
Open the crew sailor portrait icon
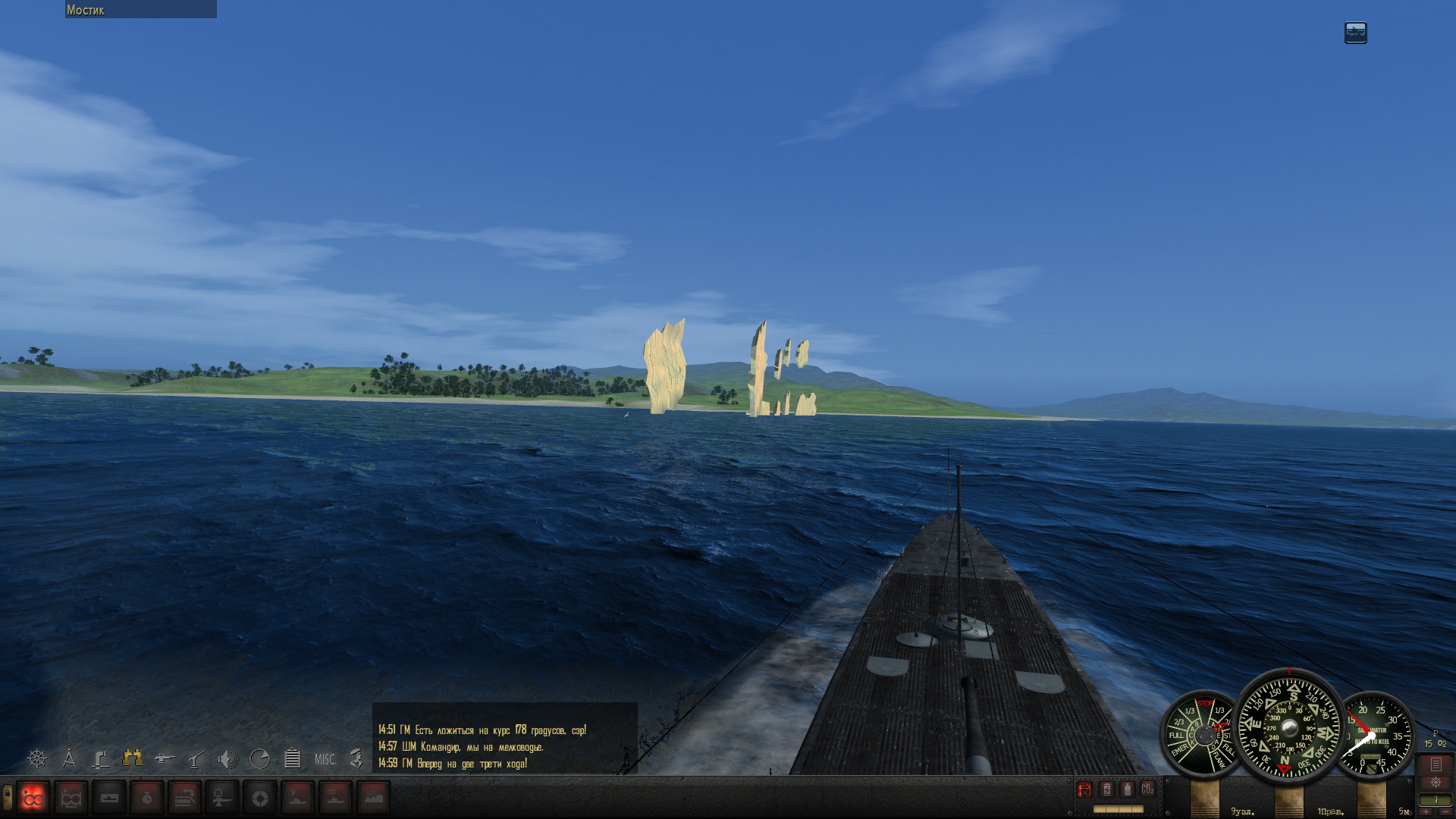(x=356, y=758)
